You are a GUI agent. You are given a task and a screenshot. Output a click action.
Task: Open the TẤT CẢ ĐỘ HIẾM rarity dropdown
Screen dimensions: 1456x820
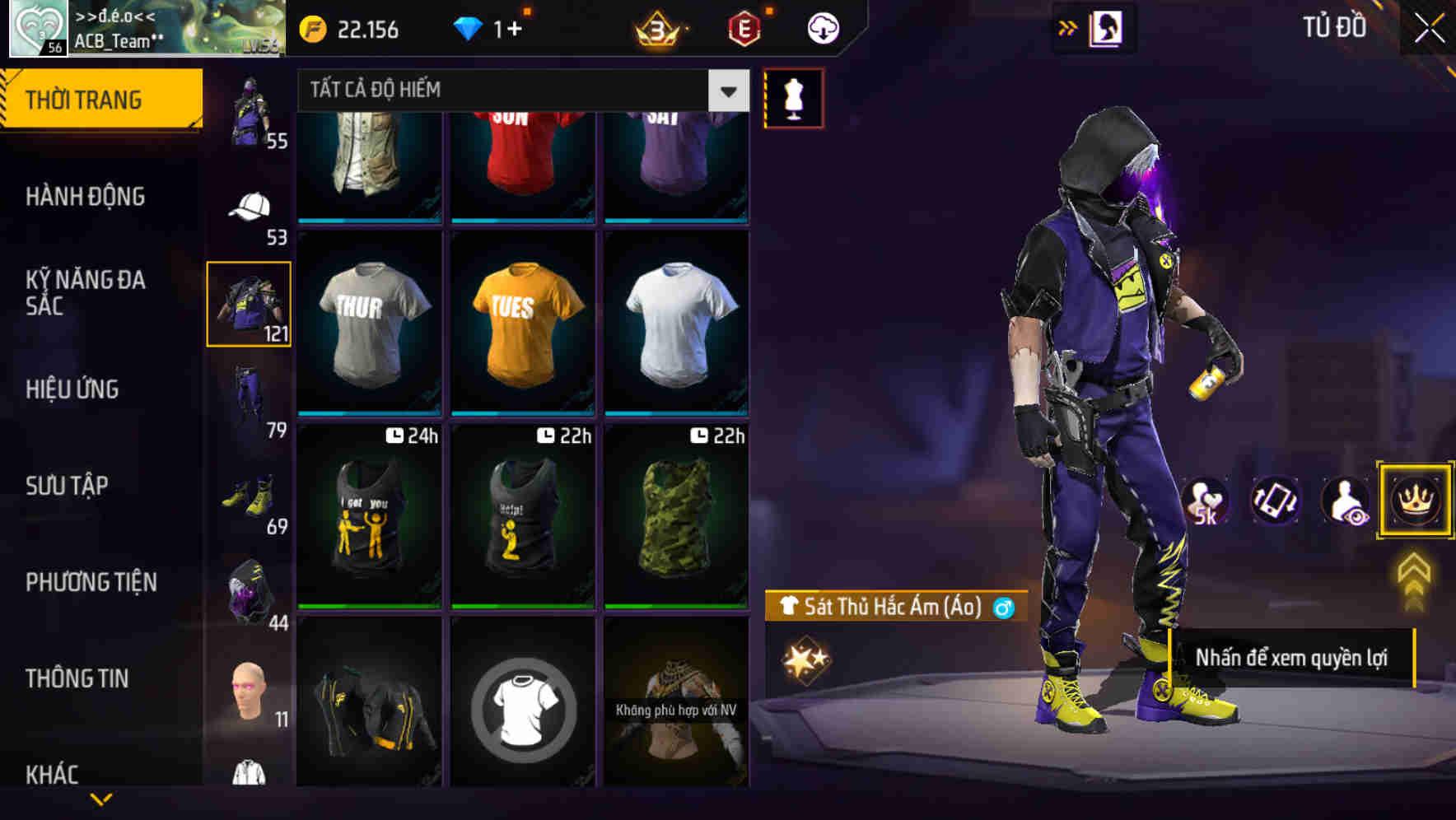coord(517,91)
